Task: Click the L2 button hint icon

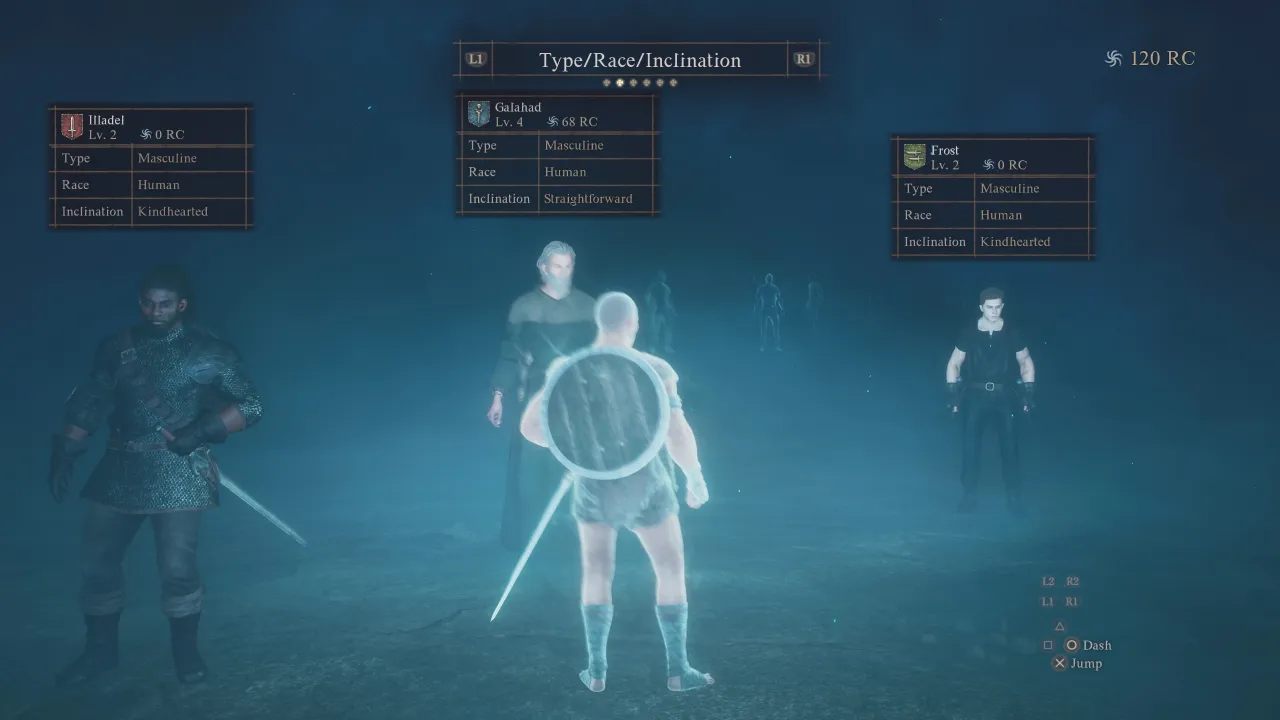Action: (x=1048, y=581)
